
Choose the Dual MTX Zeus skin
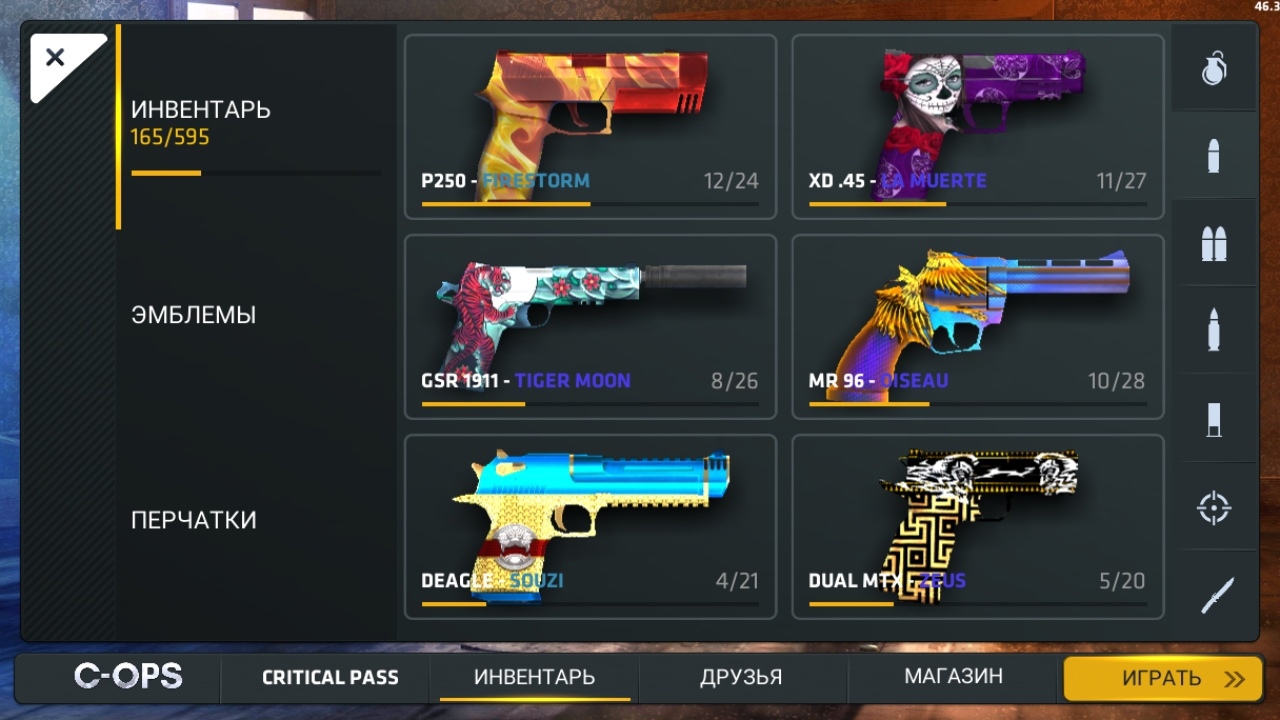(x=977, y=527)
